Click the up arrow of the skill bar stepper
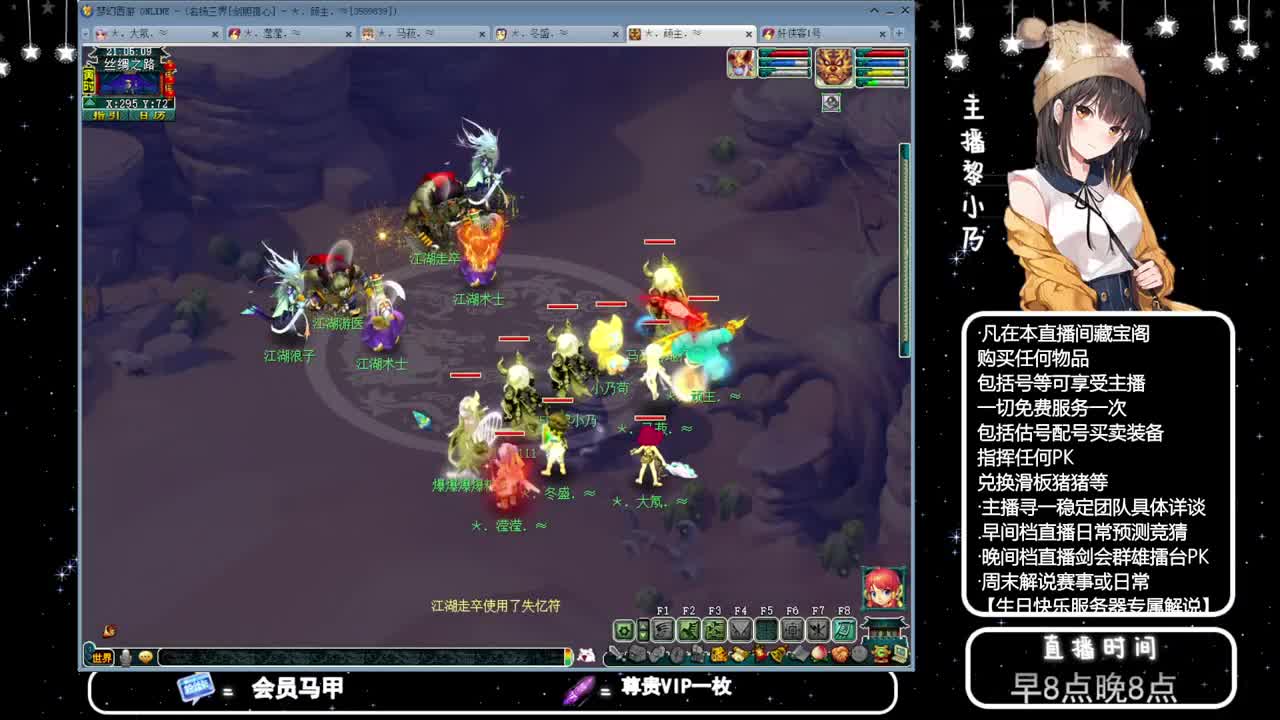1280x720 pixels. [643, 624]
